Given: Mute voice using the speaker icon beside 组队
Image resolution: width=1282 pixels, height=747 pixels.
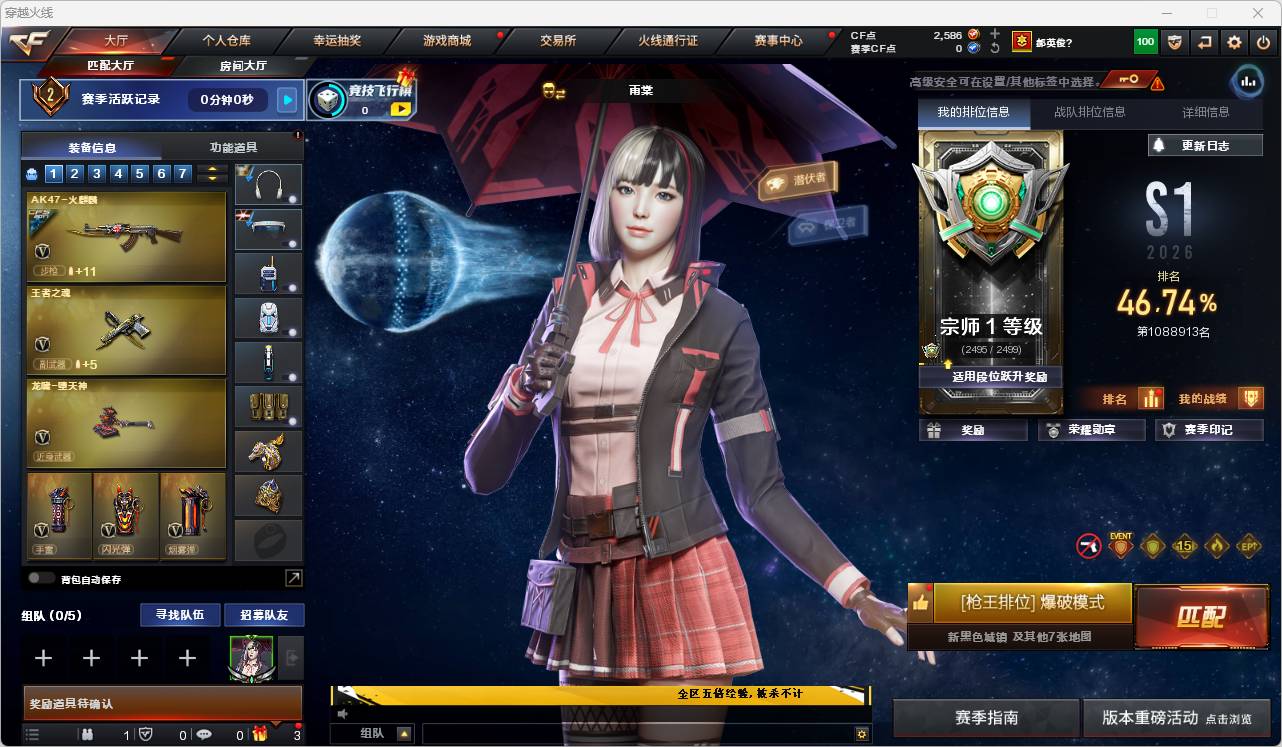Looking at the screenshot, I should tap(342, 714).
